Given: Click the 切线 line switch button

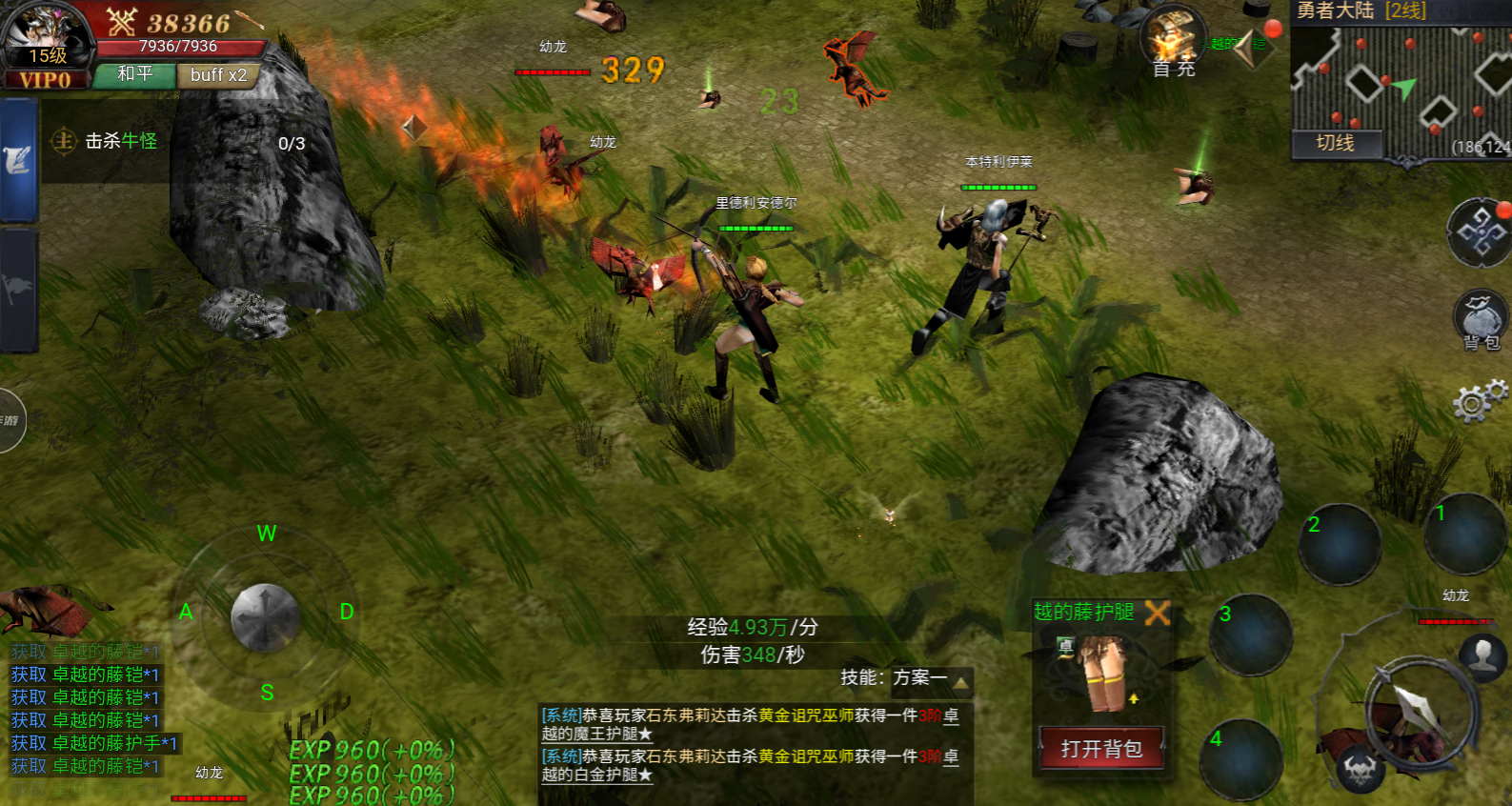Looking at the screenshot, I should pos(1335,143).
